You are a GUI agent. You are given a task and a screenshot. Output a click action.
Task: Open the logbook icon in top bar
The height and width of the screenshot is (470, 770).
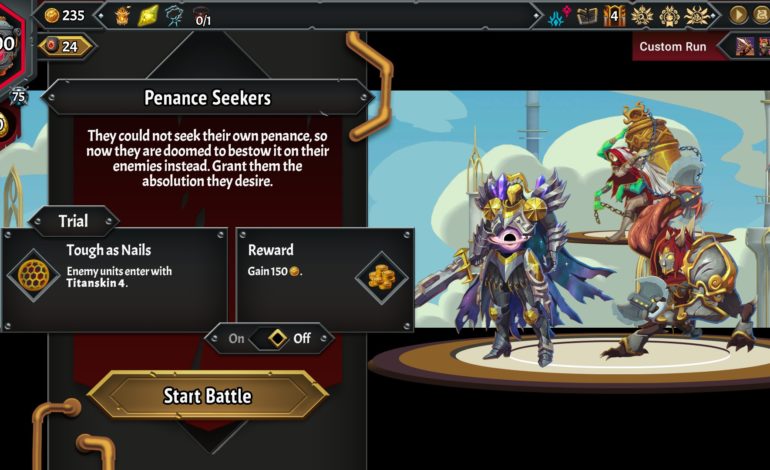[587, 15]
